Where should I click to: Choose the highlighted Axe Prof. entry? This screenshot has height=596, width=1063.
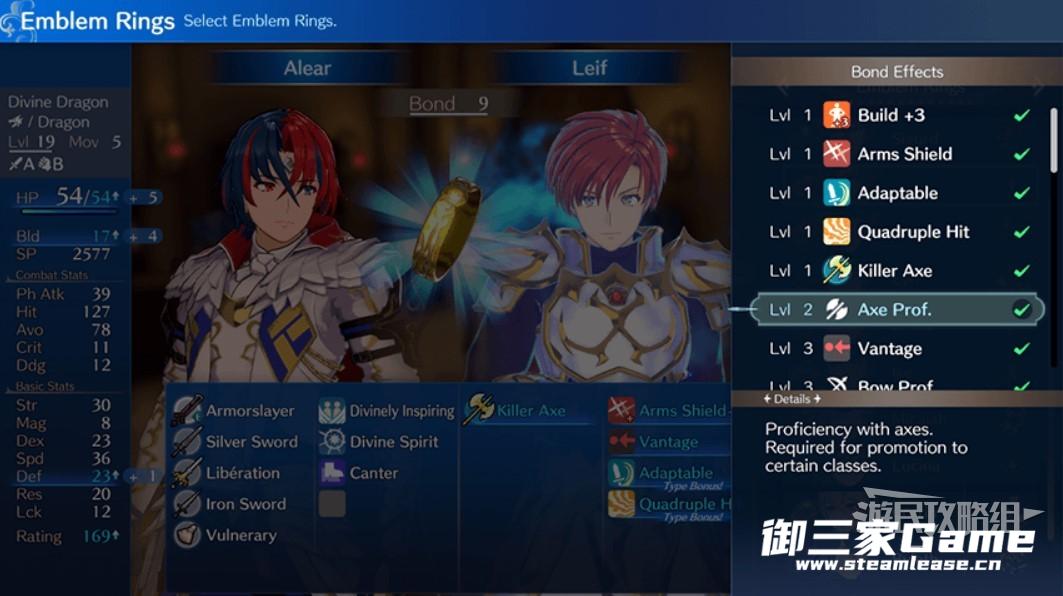893,310
